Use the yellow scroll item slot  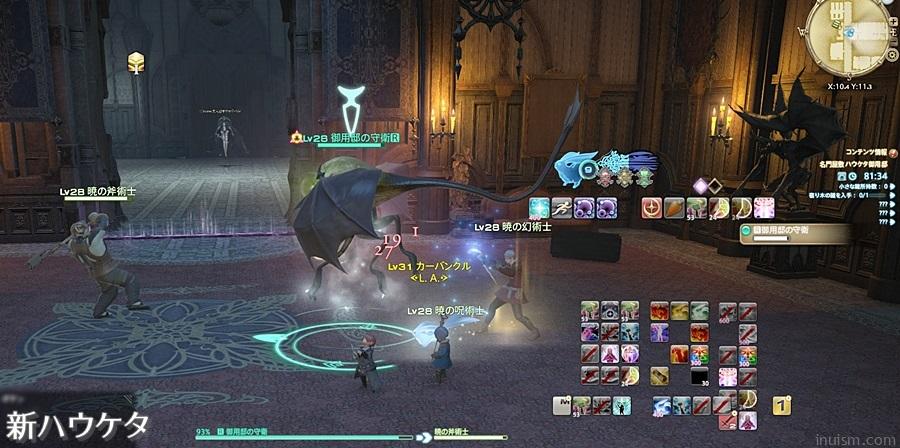pos(661,376)
